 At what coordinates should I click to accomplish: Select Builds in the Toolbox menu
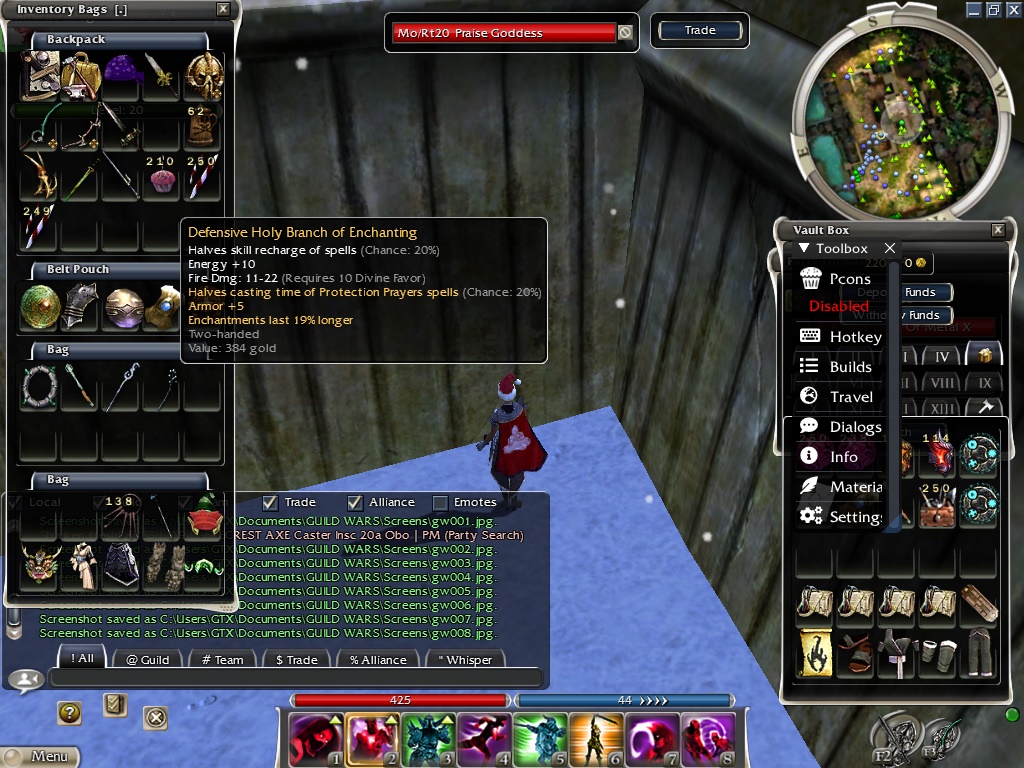click(x=850, y=367)
